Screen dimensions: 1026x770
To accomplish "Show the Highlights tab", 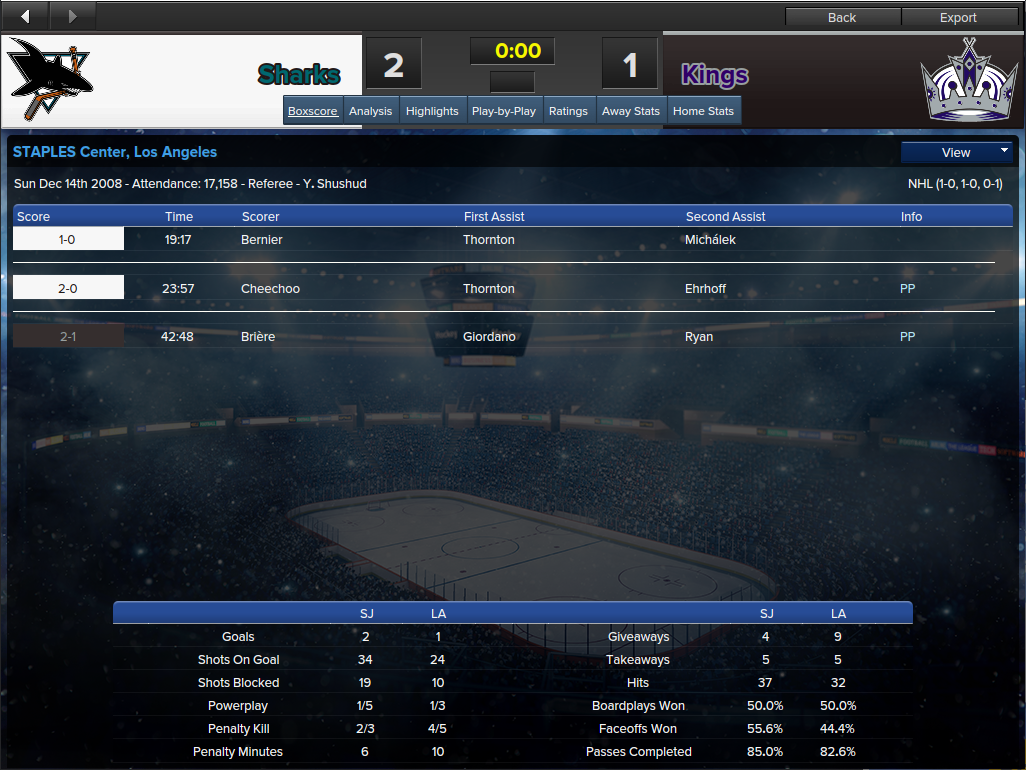I will [432, 111].
